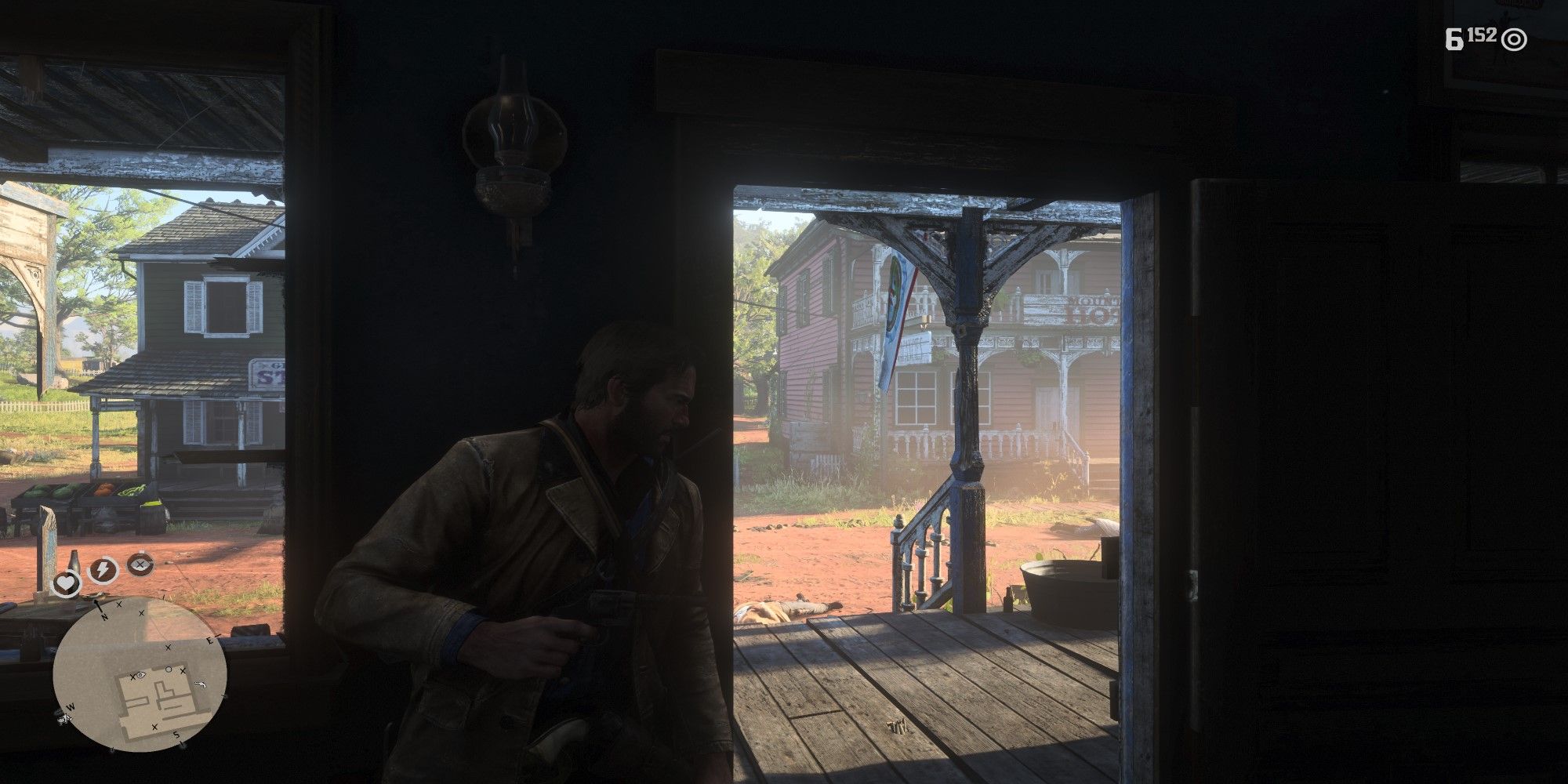Click the revolver icon on the minimap edge
Screen dimensions: 1568x784
(x=201, y=684)
